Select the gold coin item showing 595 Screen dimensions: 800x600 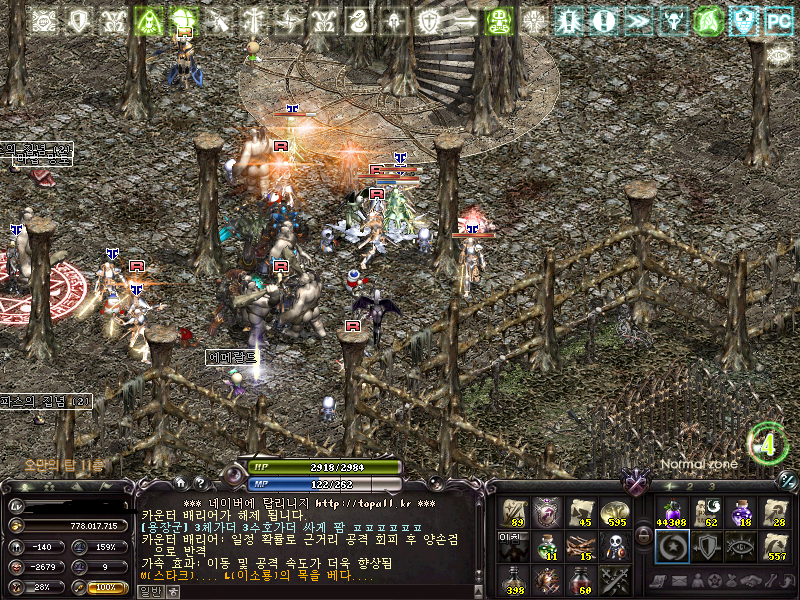coord(615,512)
